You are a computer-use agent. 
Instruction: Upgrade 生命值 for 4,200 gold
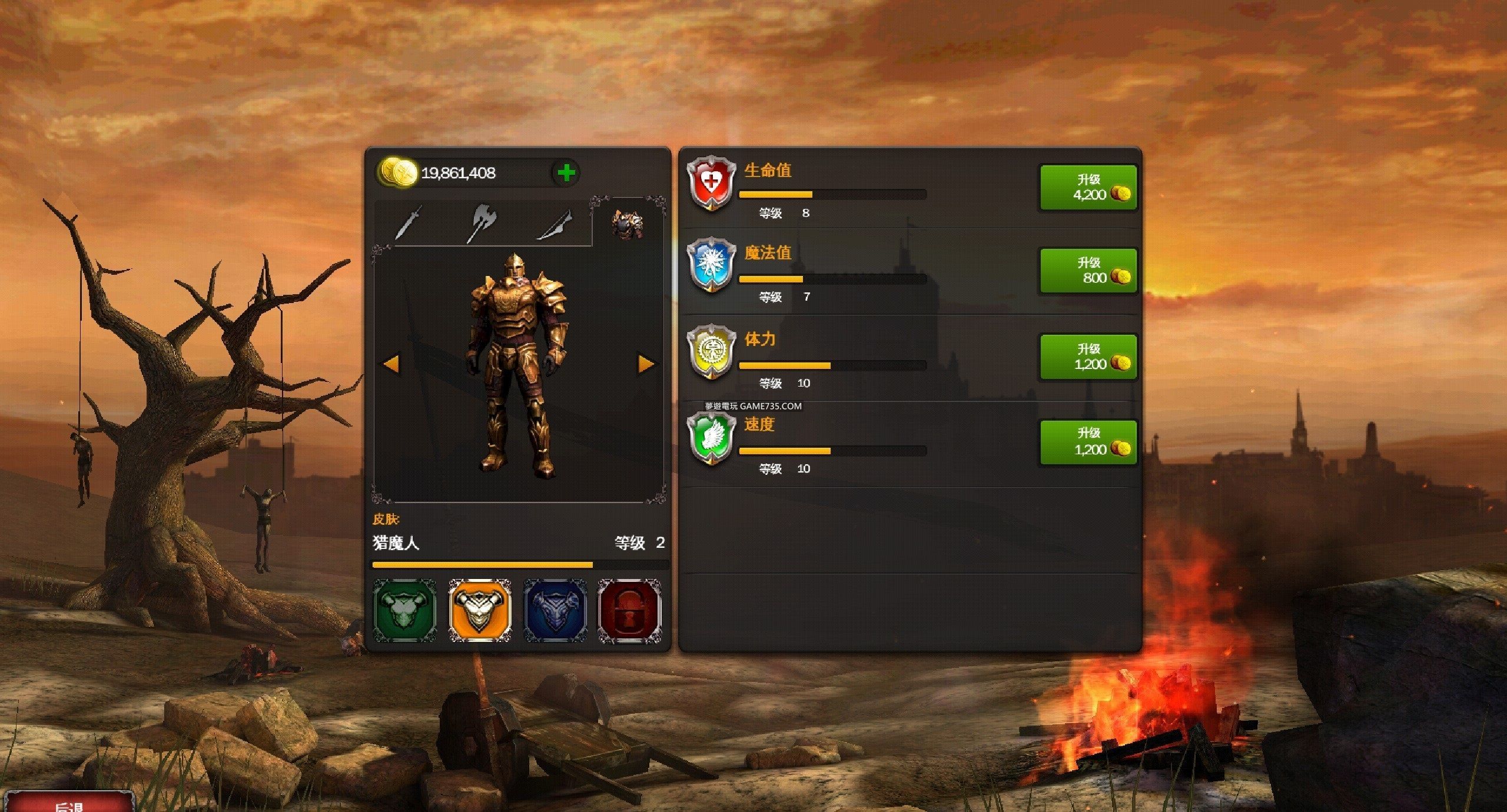(1088, 188)
